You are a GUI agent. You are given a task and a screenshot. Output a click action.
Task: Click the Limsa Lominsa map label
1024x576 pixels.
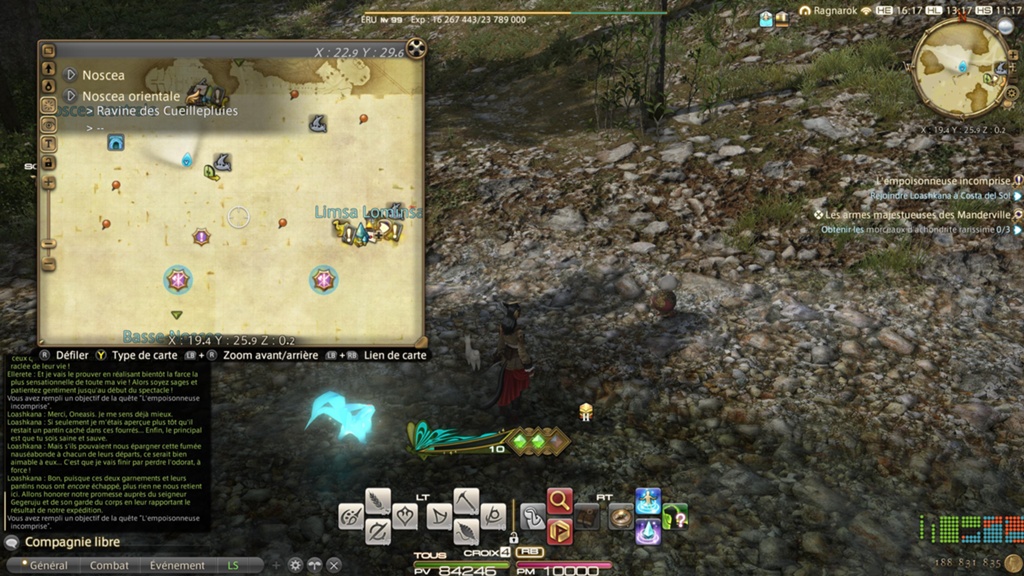tap(367, 213)
